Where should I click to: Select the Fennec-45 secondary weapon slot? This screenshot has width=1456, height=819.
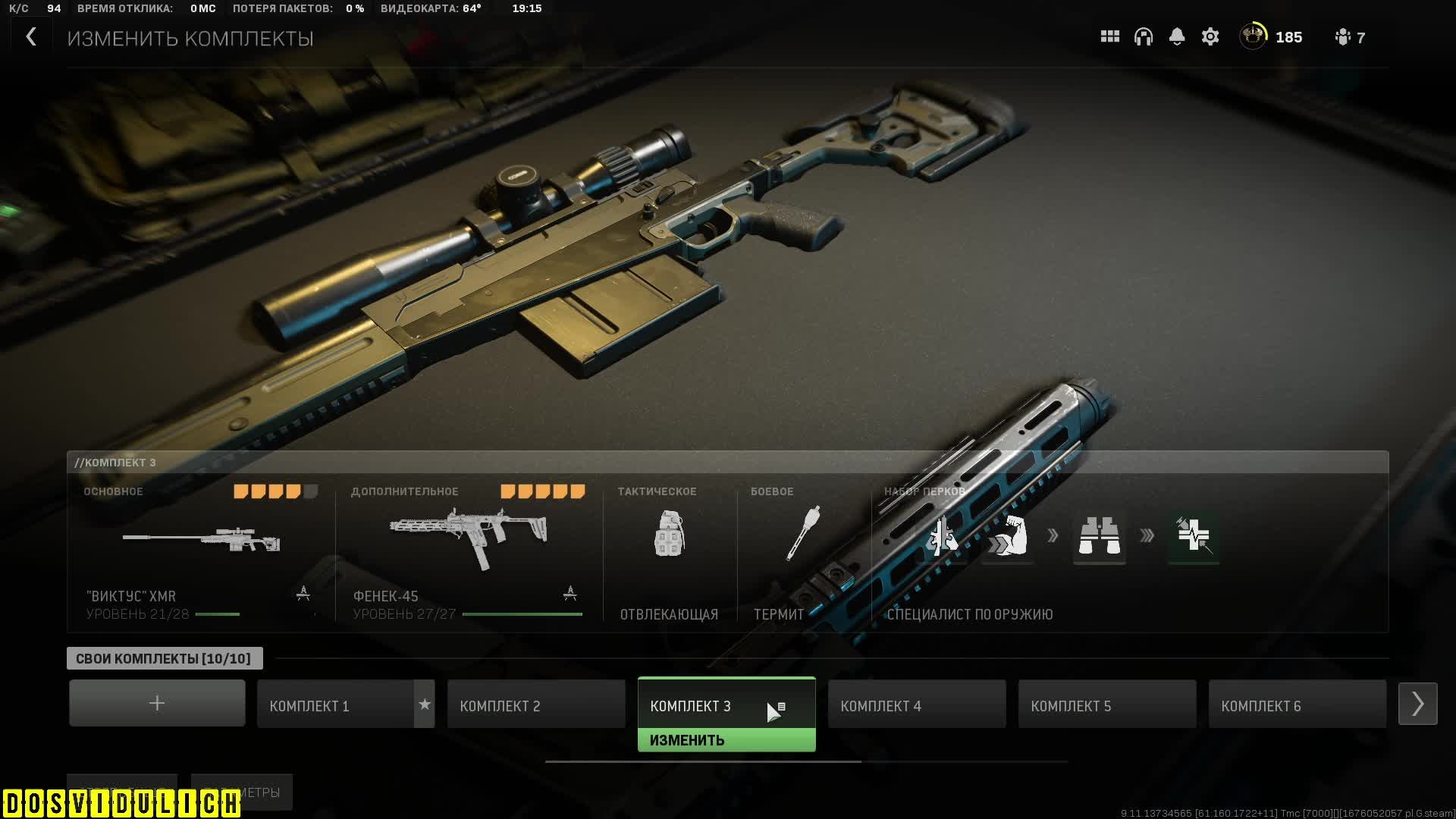tap(468, 554)
